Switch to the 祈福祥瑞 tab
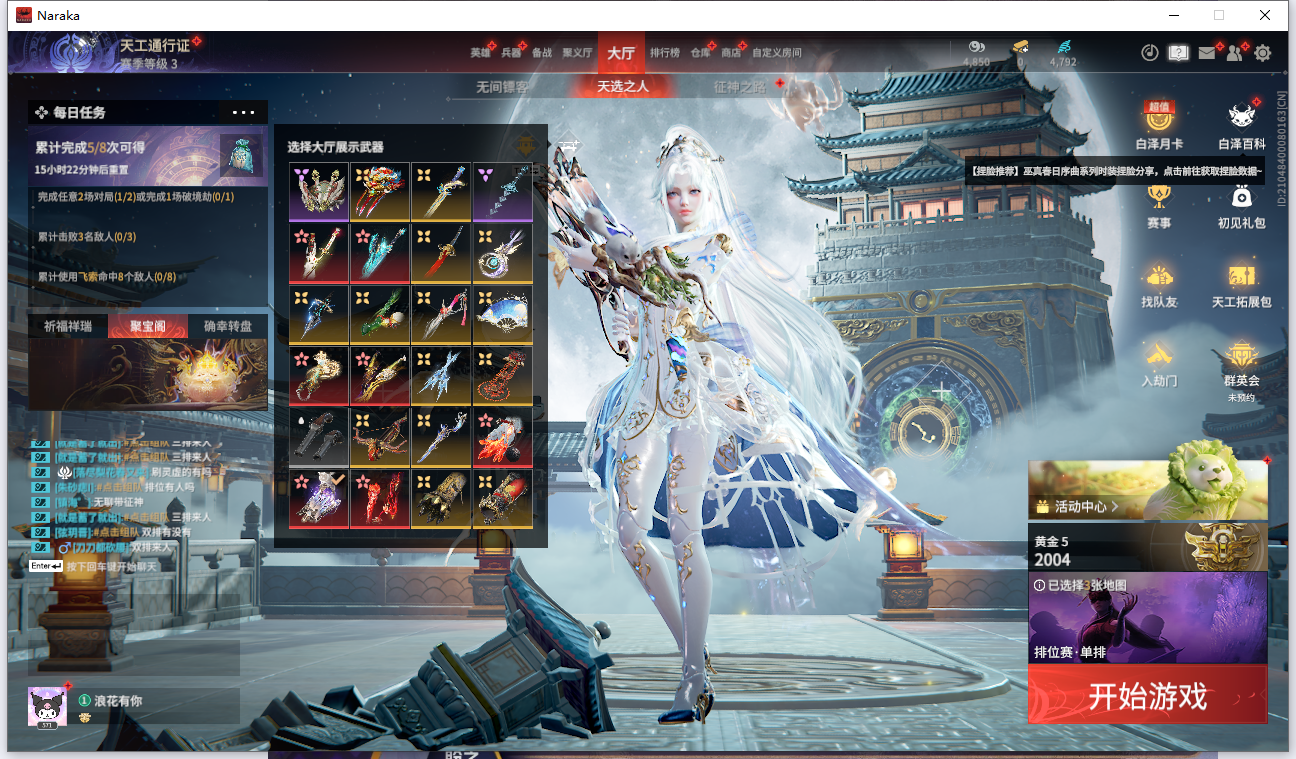This screenshot has height=759, width=1296. [x=68, y=326]
